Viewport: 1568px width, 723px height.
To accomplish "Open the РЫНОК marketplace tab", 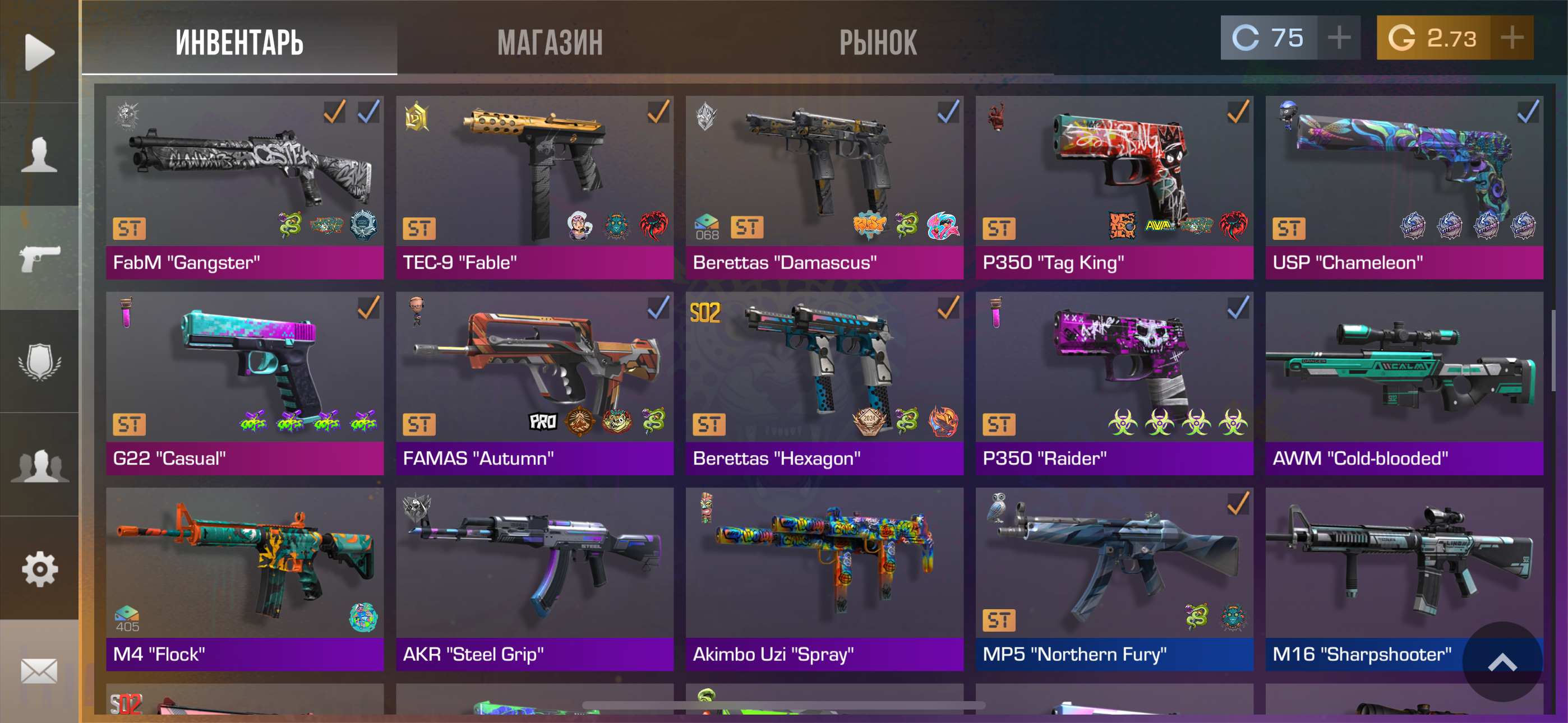I will point(878,43).
